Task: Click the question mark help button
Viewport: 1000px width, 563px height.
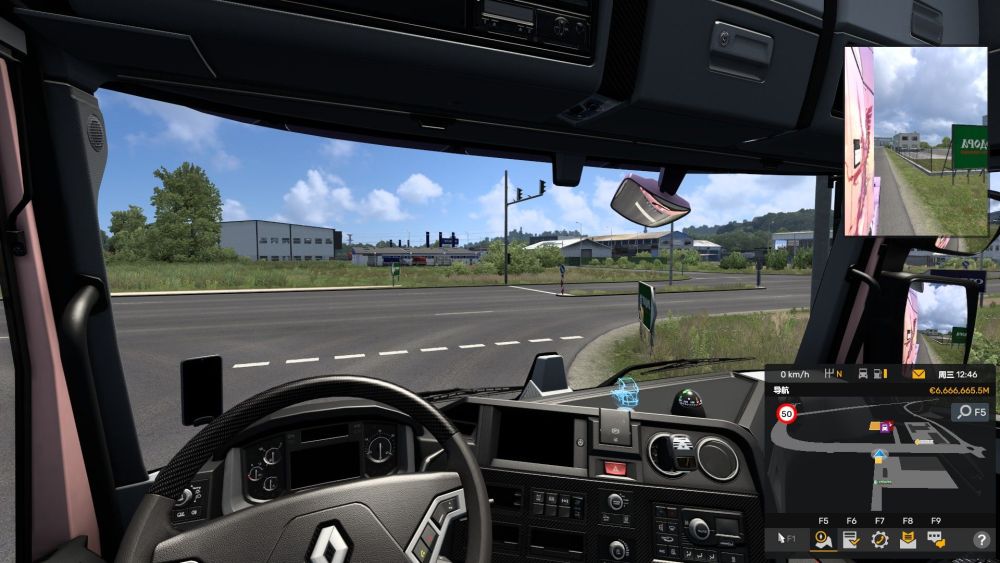Action: (x=981, y=539)
